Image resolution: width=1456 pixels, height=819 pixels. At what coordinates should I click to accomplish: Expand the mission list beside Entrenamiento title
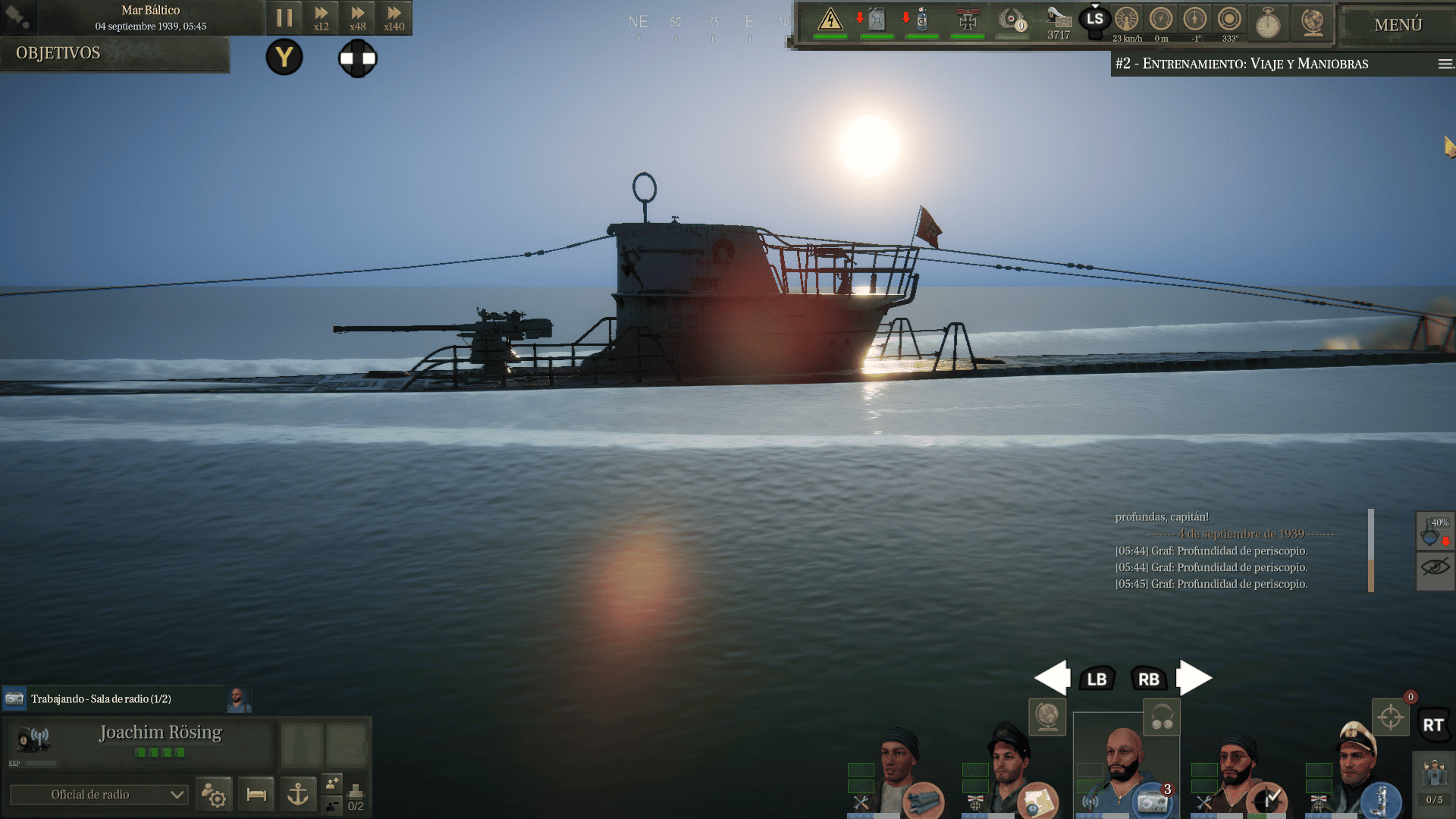(1445, 64)
